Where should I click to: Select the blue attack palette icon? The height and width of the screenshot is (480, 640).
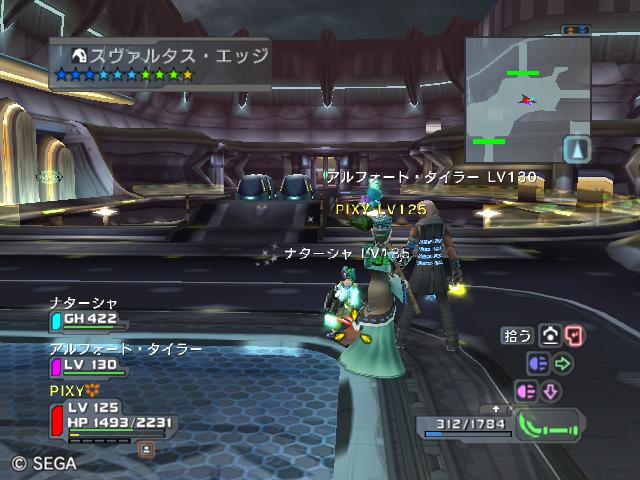pyautogui.click(x=537, y=364)
